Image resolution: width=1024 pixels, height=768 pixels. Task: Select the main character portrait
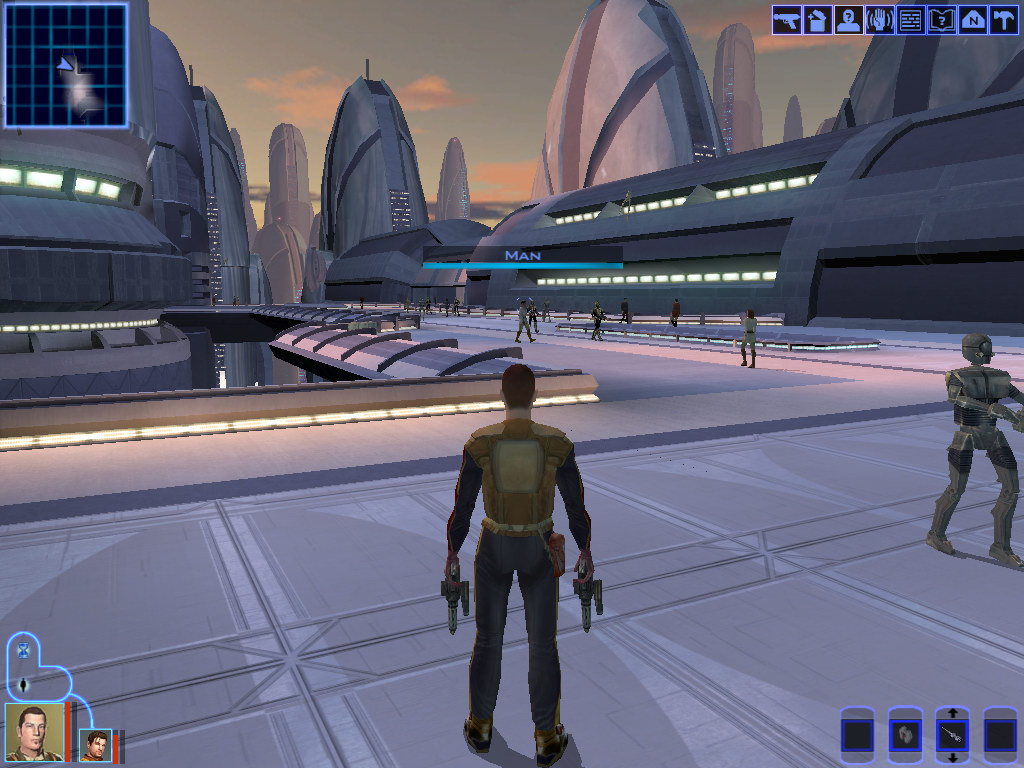coord(33,732)
